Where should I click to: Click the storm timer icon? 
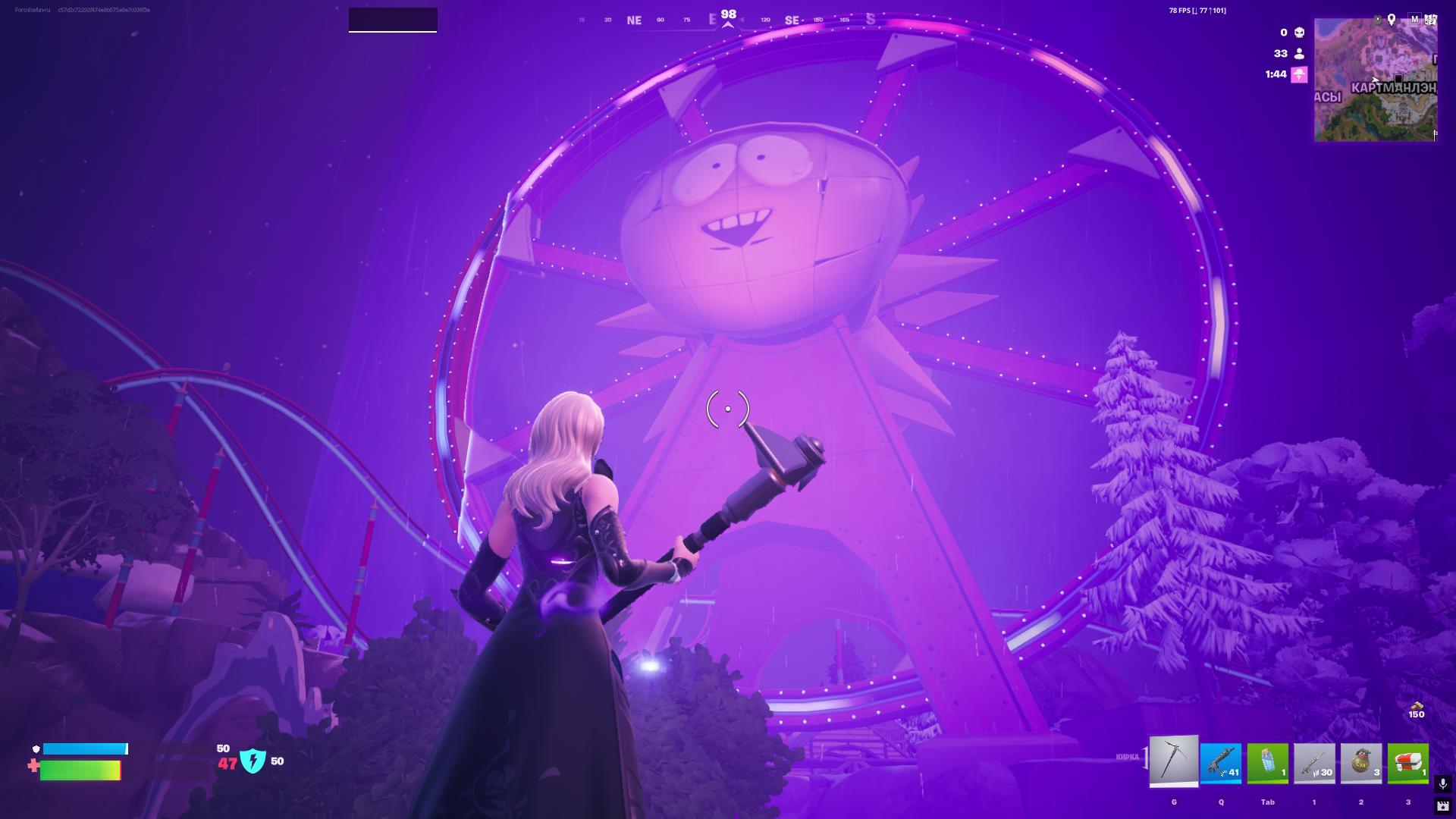click(1300, 74)
